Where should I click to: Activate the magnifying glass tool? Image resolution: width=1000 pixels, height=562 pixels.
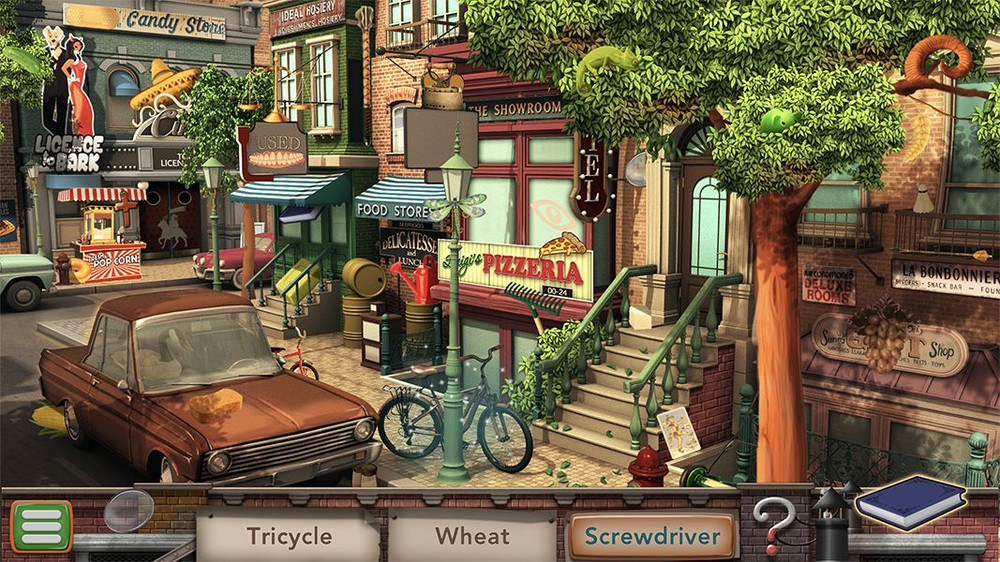click(x=128, y=510)
